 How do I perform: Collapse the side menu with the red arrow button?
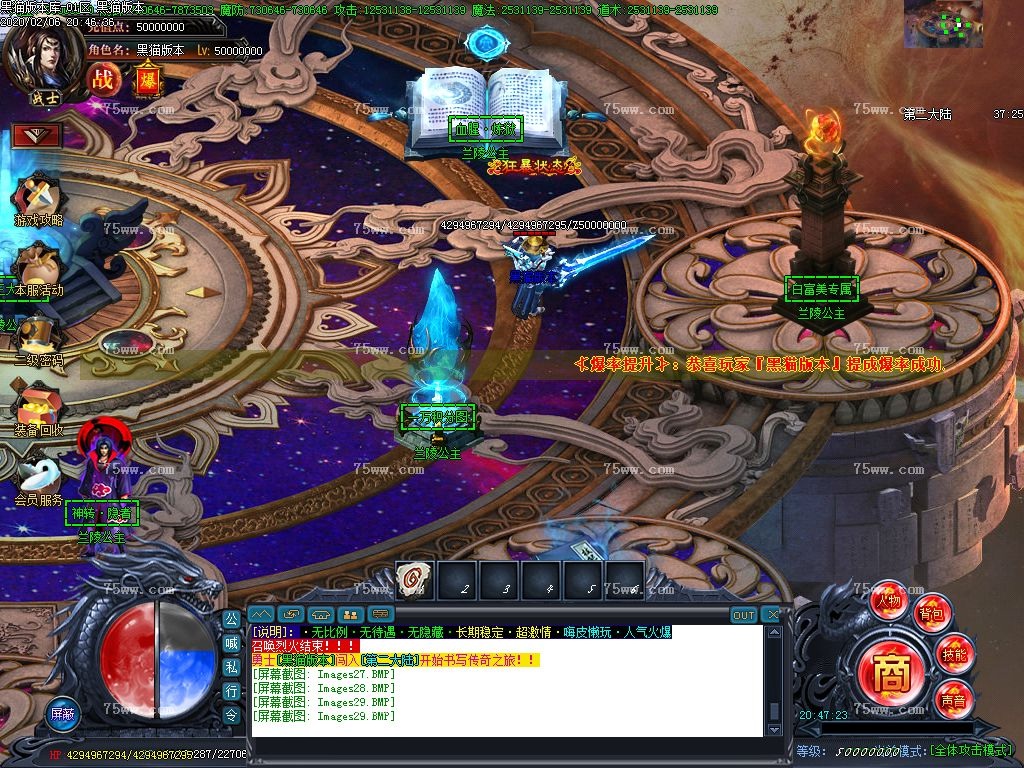(x=37, y=135)
